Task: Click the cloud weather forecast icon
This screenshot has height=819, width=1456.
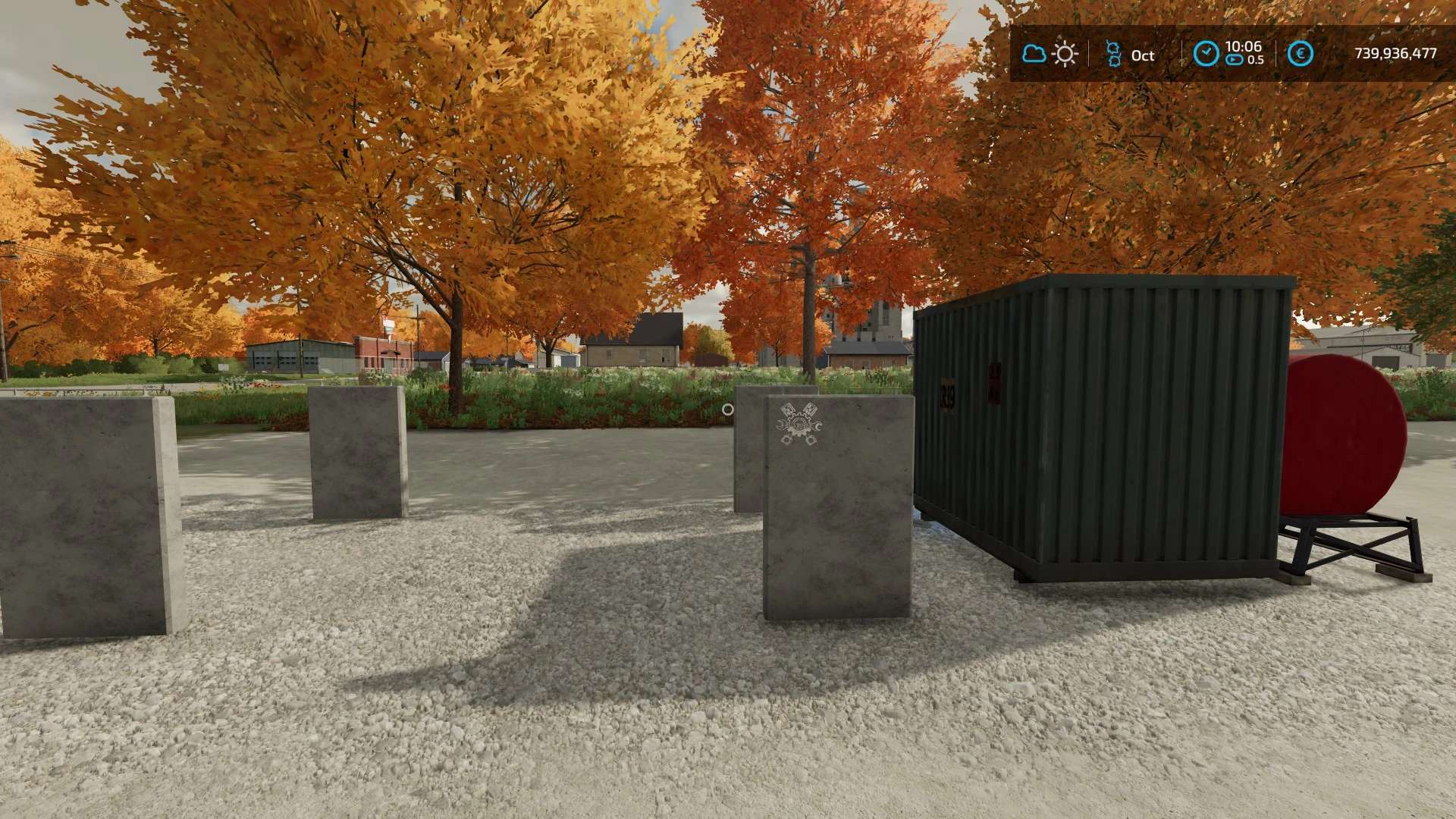Action: (x=1034, y=54)
